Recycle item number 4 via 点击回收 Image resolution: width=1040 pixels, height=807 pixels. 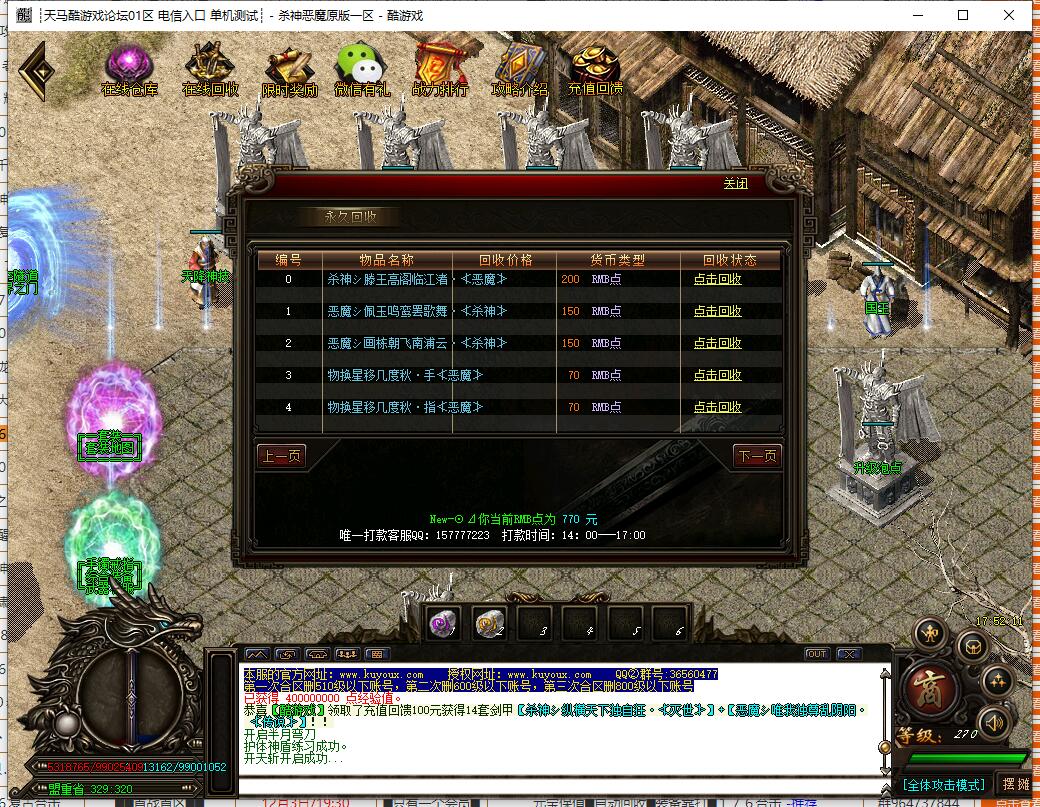717,407
